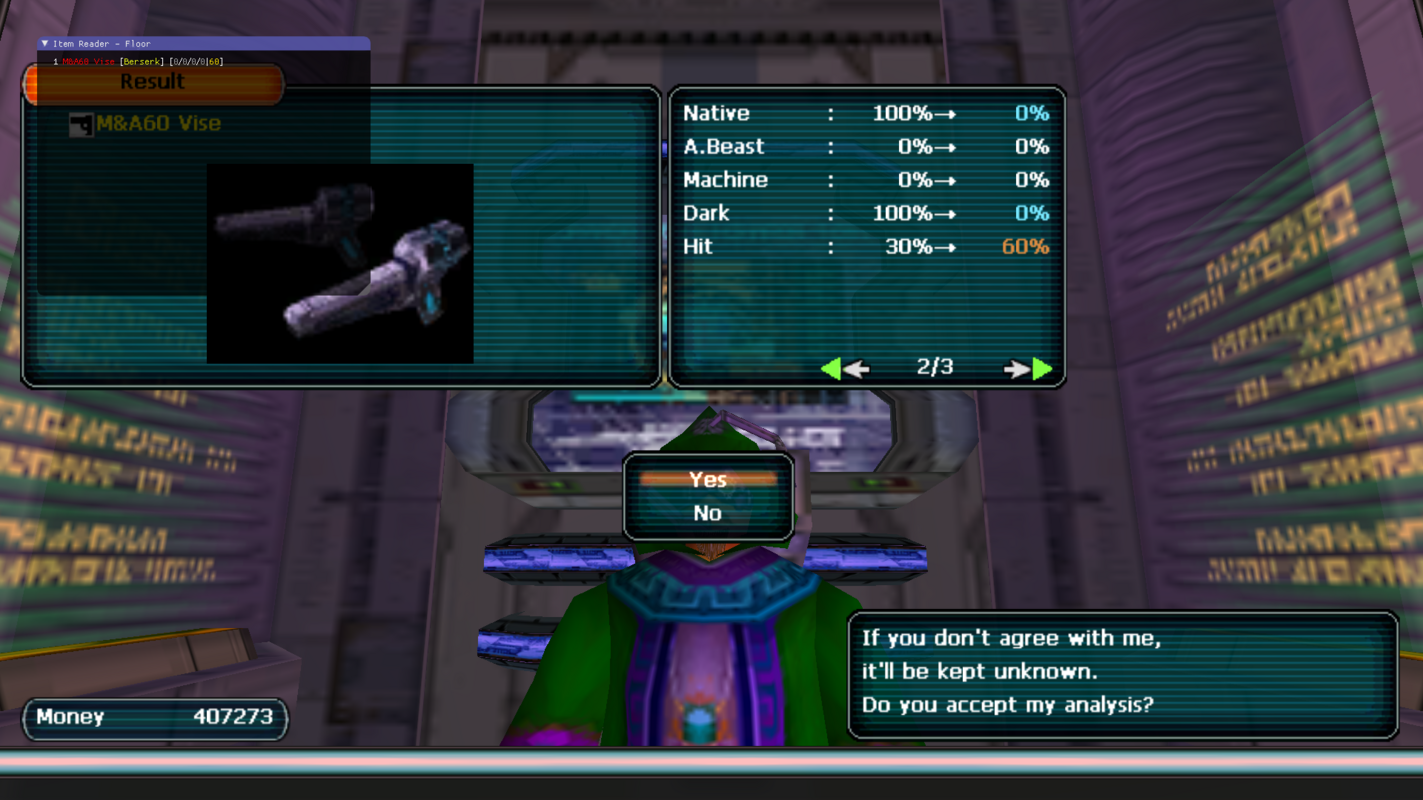Go to the previous stats page arrow

pos(843,369)
